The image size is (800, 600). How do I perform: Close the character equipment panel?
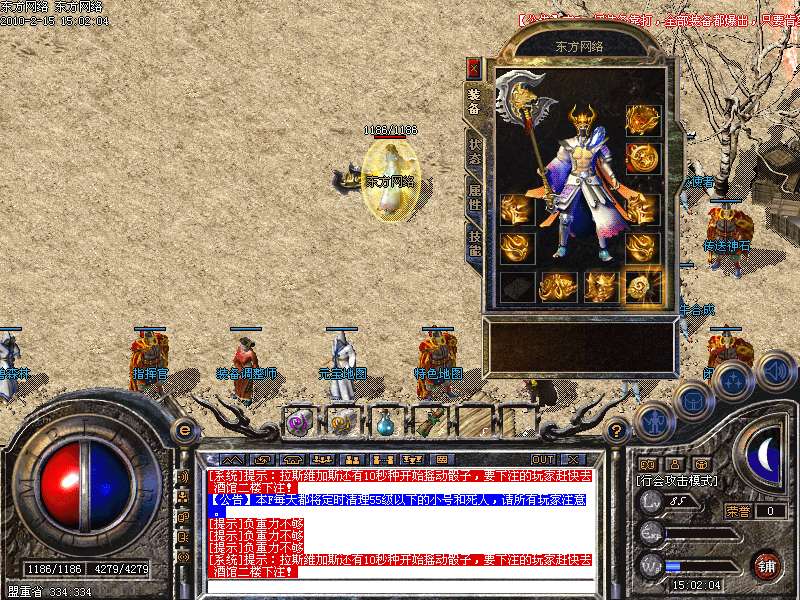(x=474, y=68)
